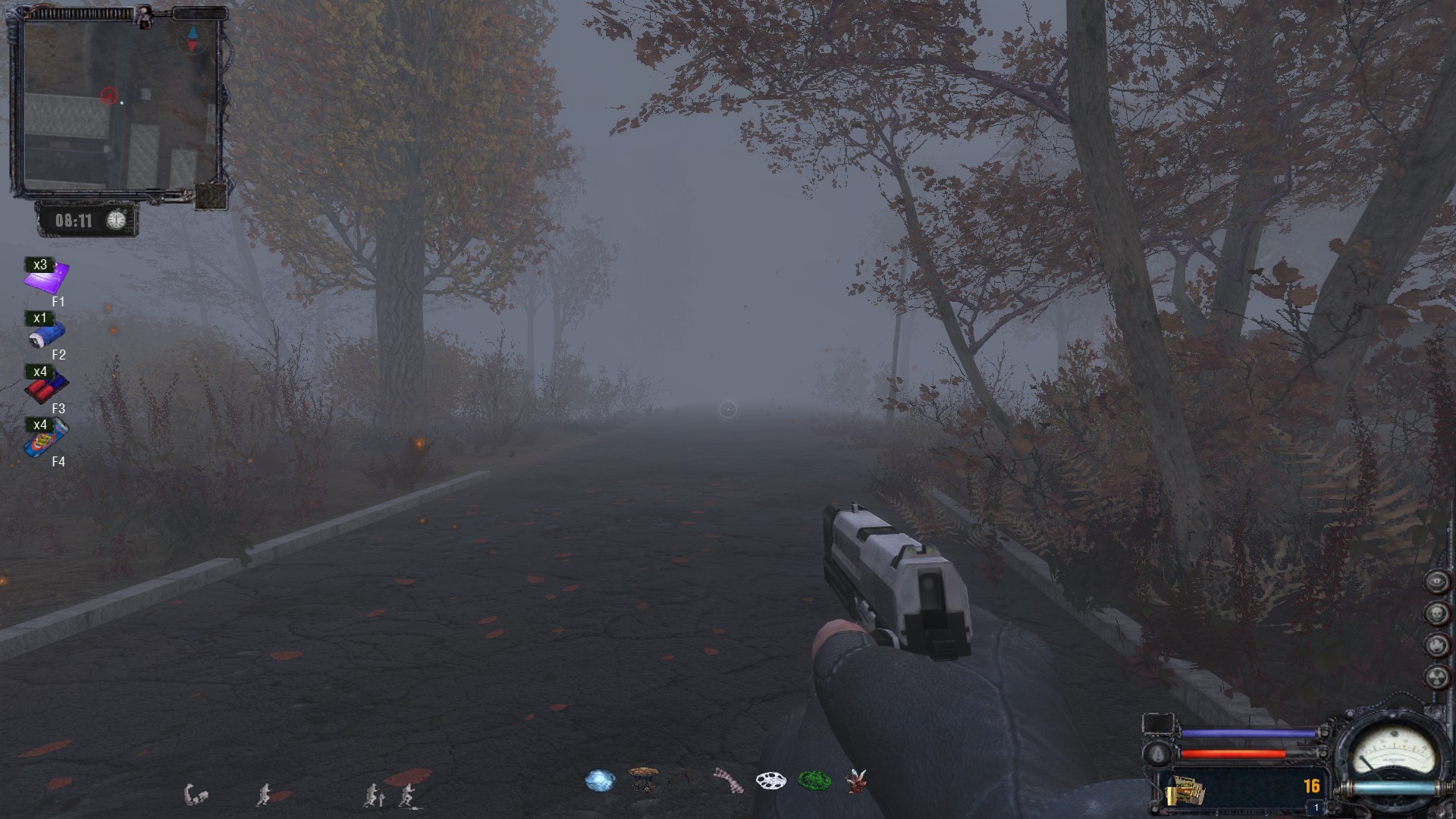Viewport: 1456px width, 819px height.
Task: Click the skull indicator icon
Action: [x=1437, y=613]
